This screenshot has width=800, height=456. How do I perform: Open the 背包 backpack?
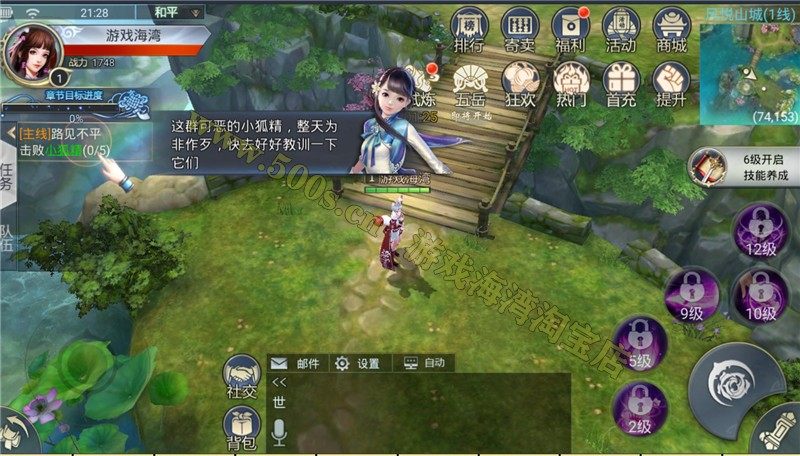(242, 430)
